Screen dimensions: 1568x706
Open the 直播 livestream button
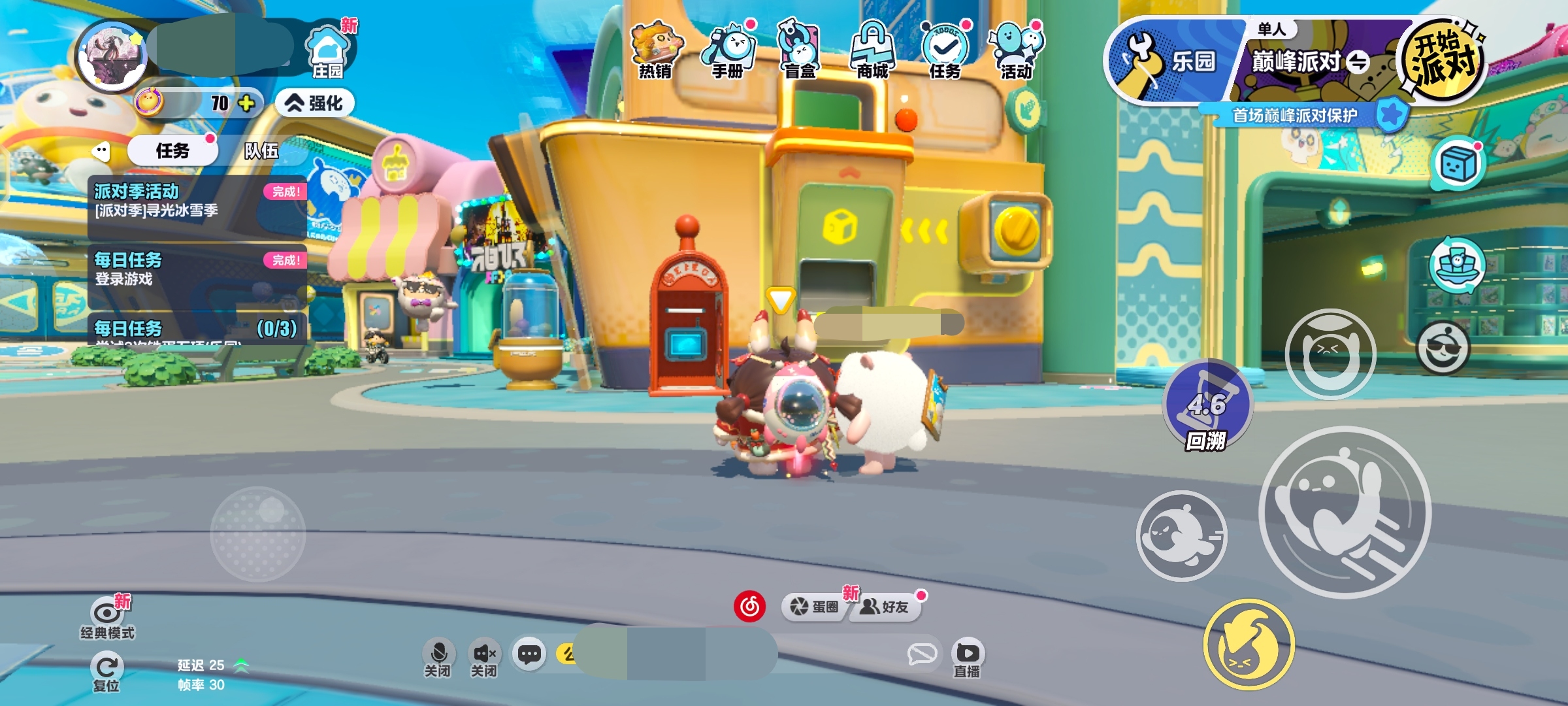(x=967, y=659)
